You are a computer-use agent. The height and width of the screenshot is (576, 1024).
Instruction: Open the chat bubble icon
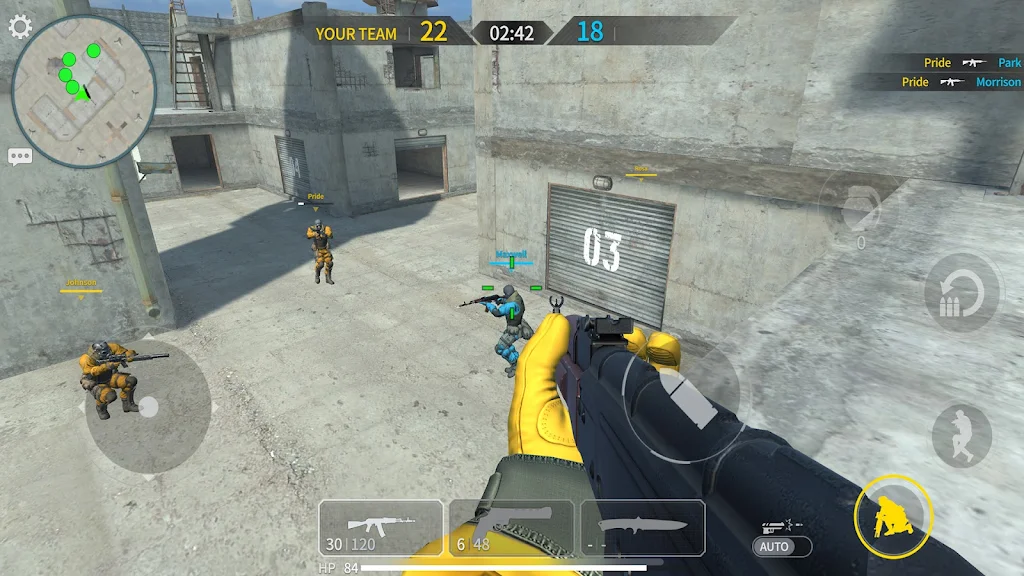(x=20, y=156)
